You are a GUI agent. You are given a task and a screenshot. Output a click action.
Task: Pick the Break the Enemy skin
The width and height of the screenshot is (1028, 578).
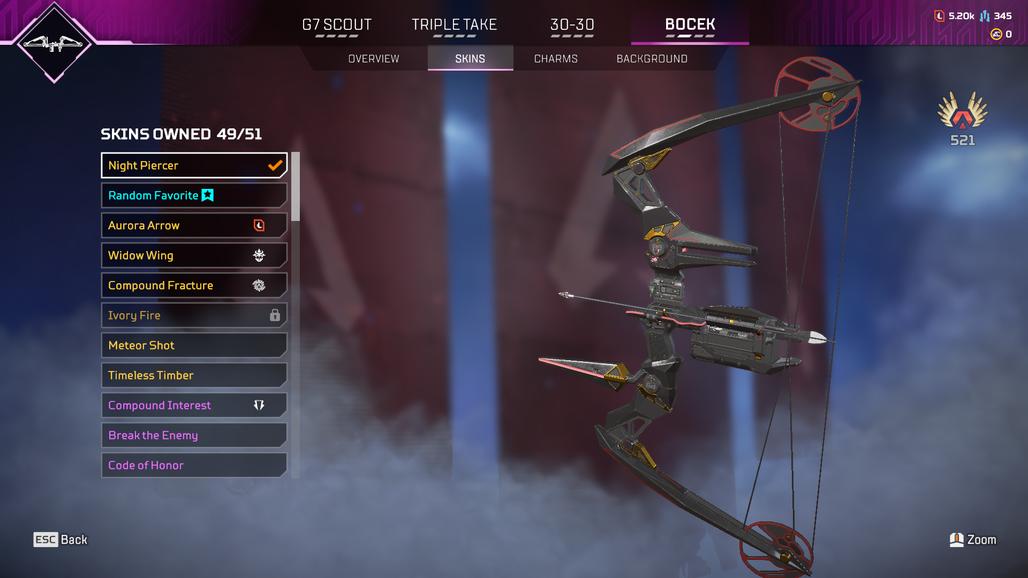[194, 436]
